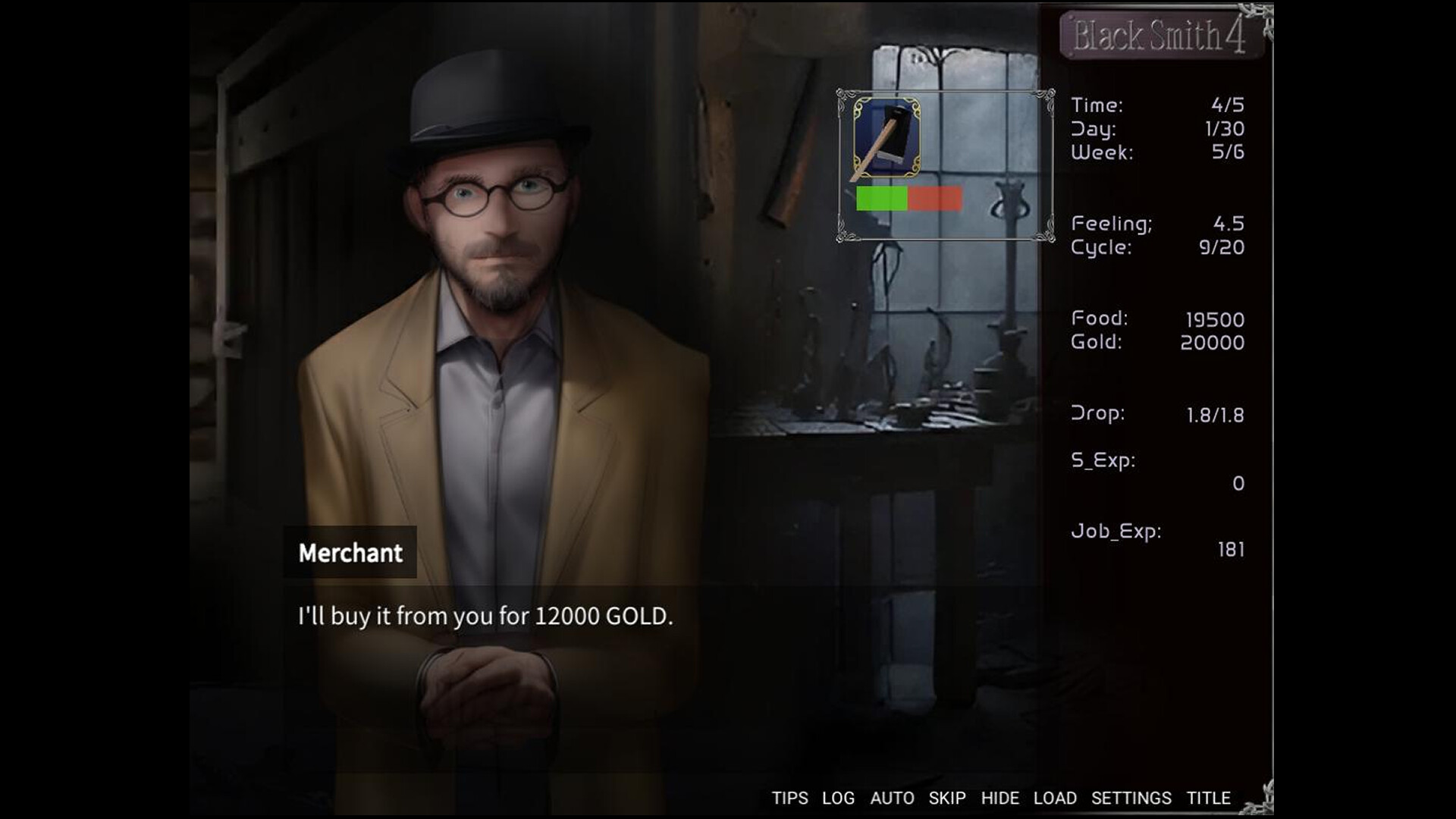Open the LOAD game screen
1456x819 pixels.
click(1056, 798)
